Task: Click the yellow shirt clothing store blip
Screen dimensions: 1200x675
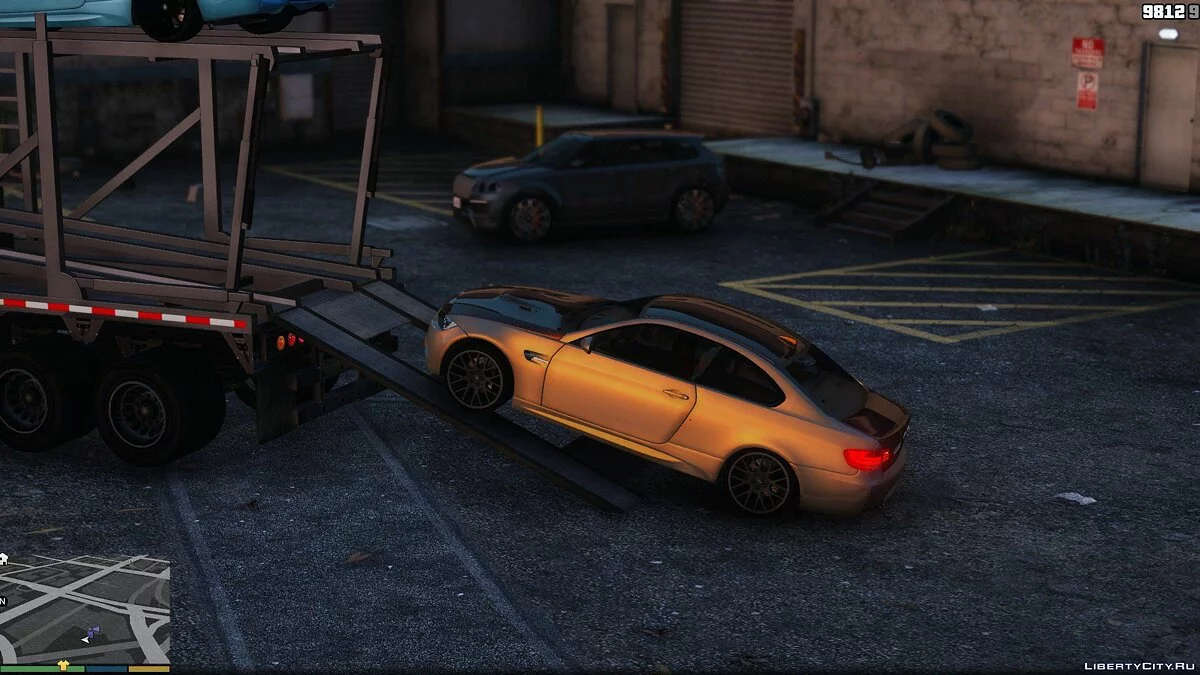Action: (x=64, y=664)
